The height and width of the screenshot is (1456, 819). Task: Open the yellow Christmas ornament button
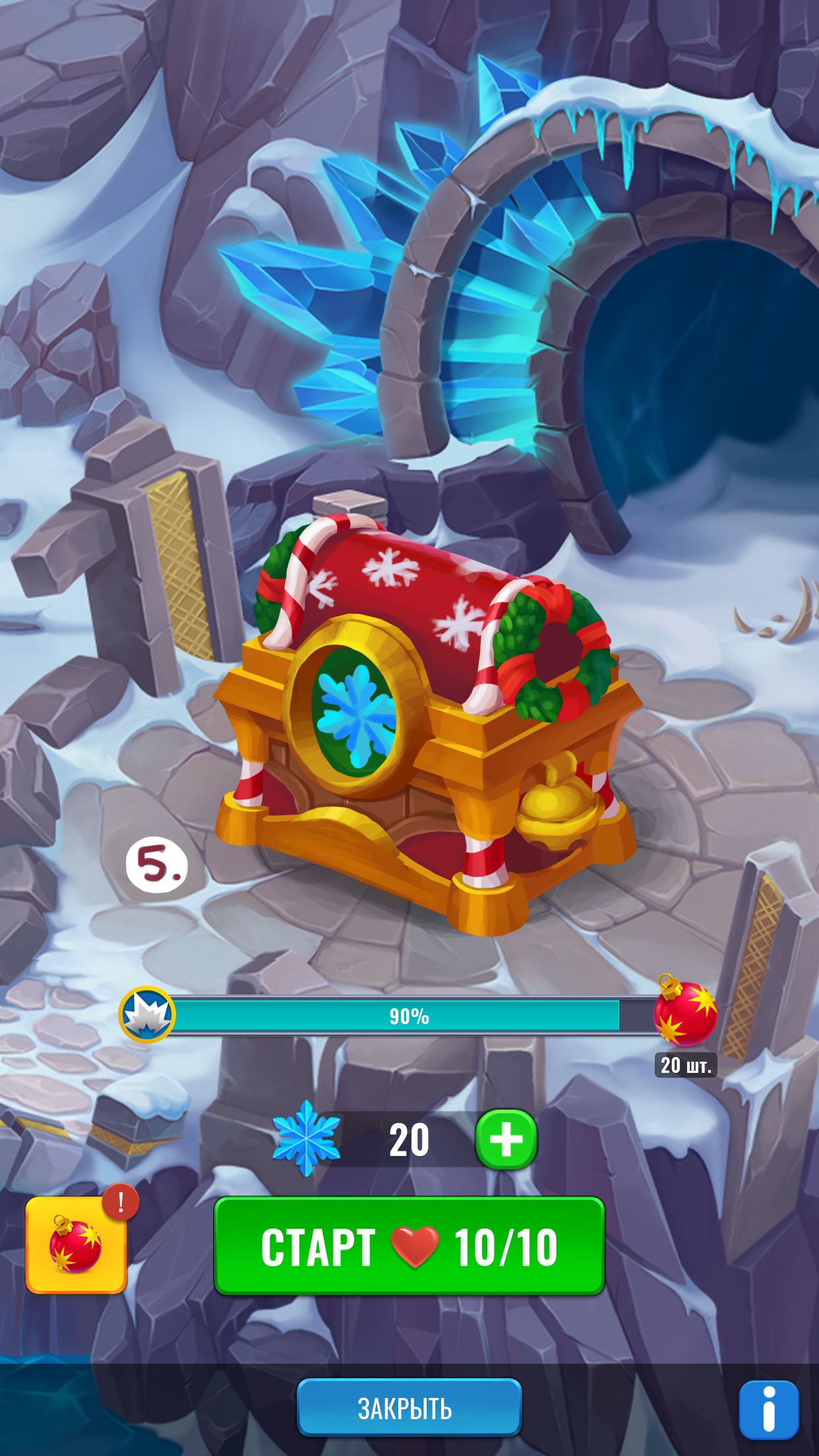[76, 1245]
